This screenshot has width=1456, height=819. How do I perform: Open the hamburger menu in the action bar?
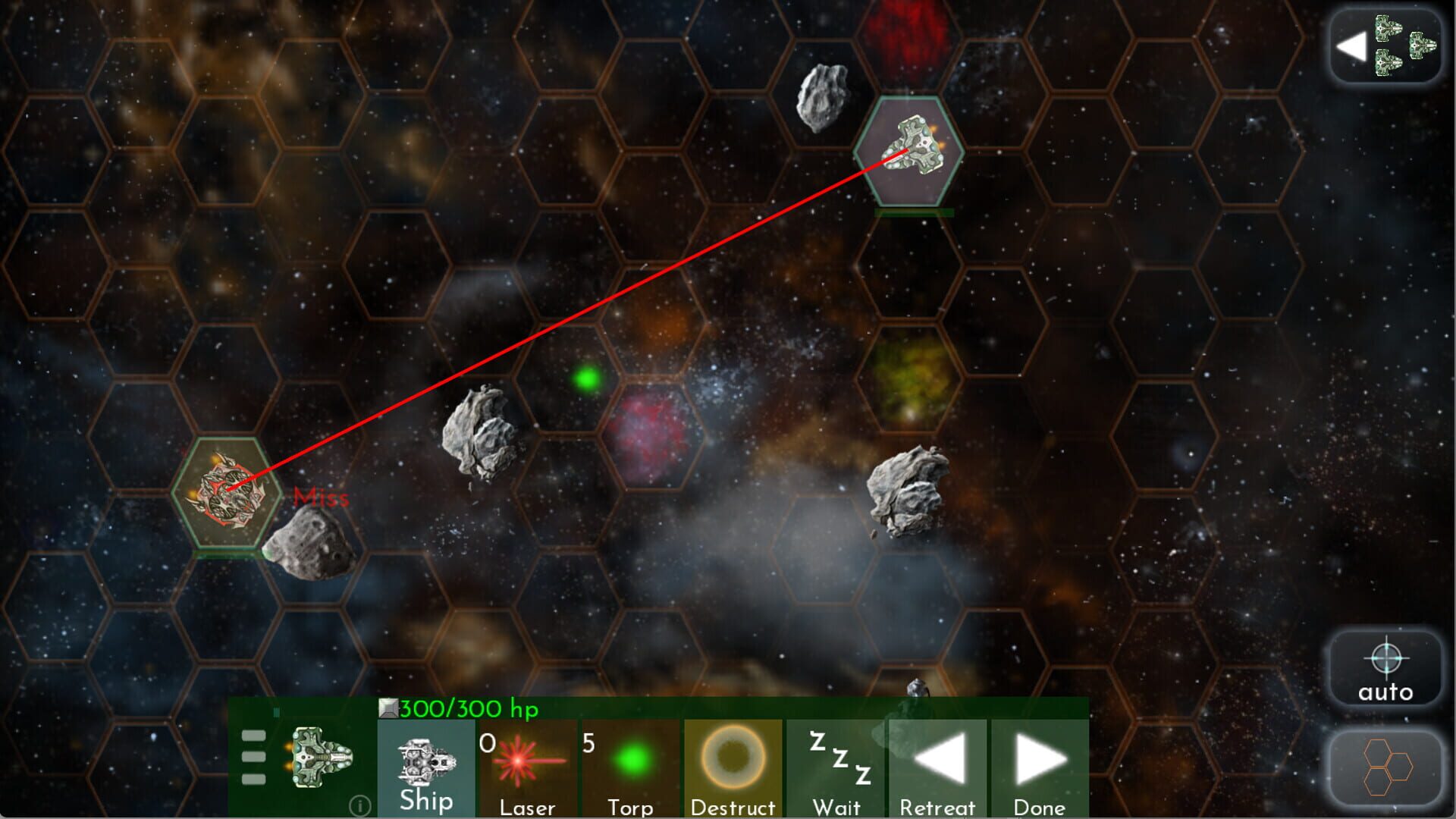pyautogui.click(x=253, y=758)
